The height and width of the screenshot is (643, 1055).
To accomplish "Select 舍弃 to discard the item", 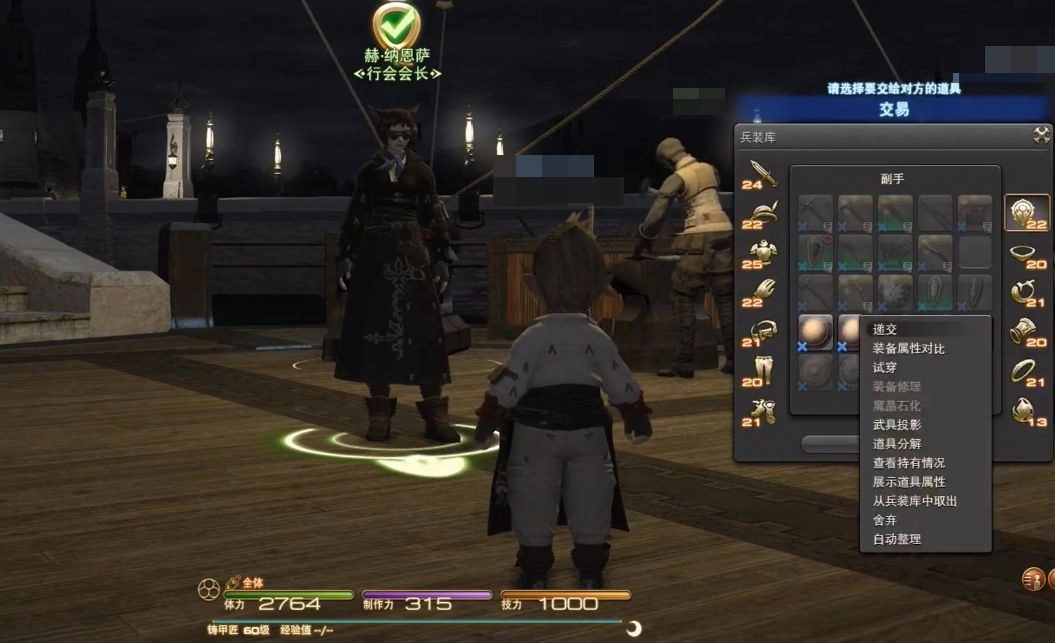I will coord(885,519).
